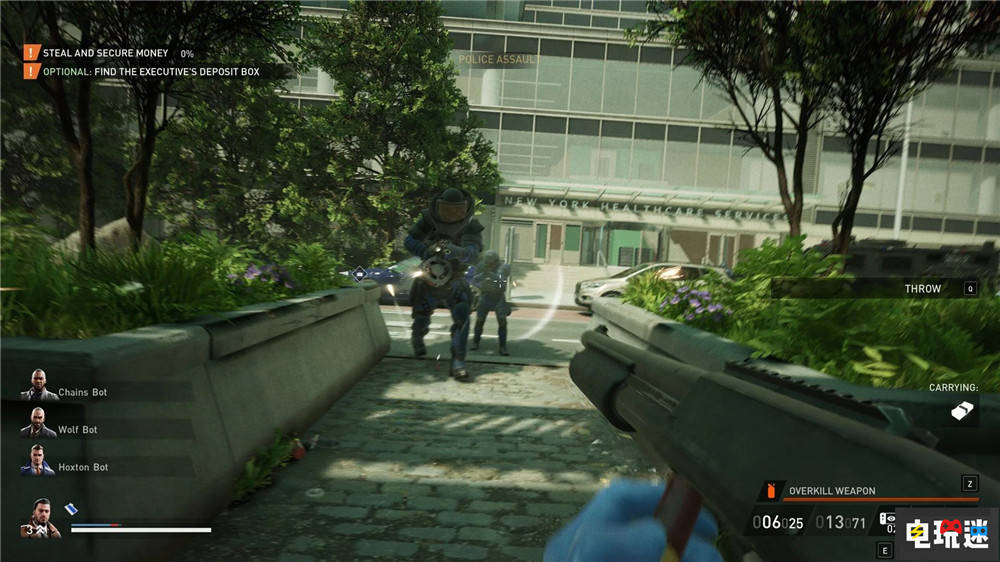The height and width of the screenshot is (562, 1000).
Task: Activate the Throw bag action
Action: coord(922,288)
